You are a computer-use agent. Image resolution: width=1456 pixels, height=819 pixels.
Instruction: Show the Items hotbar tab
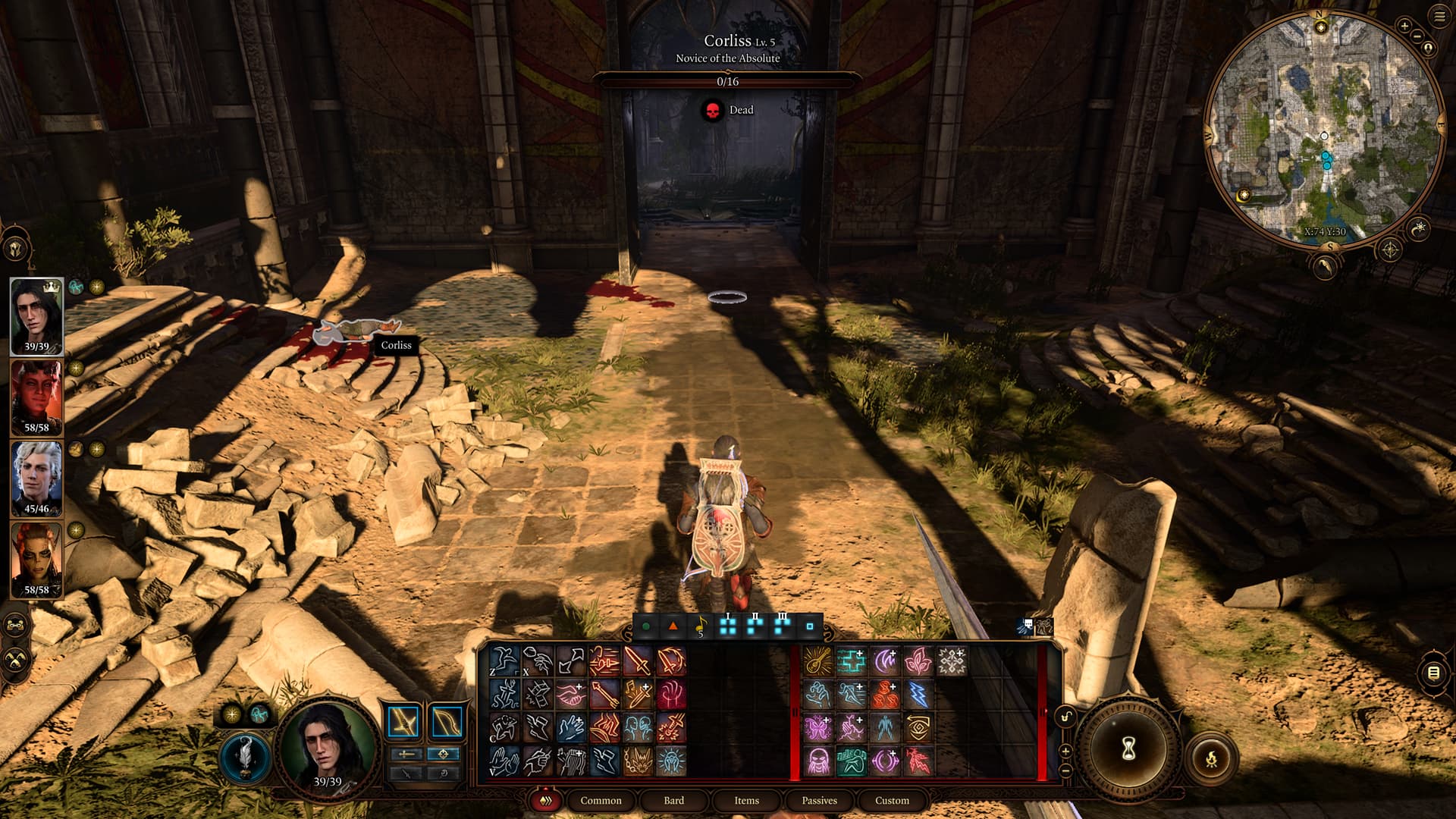pyautogui.click(x=746, y=800)
